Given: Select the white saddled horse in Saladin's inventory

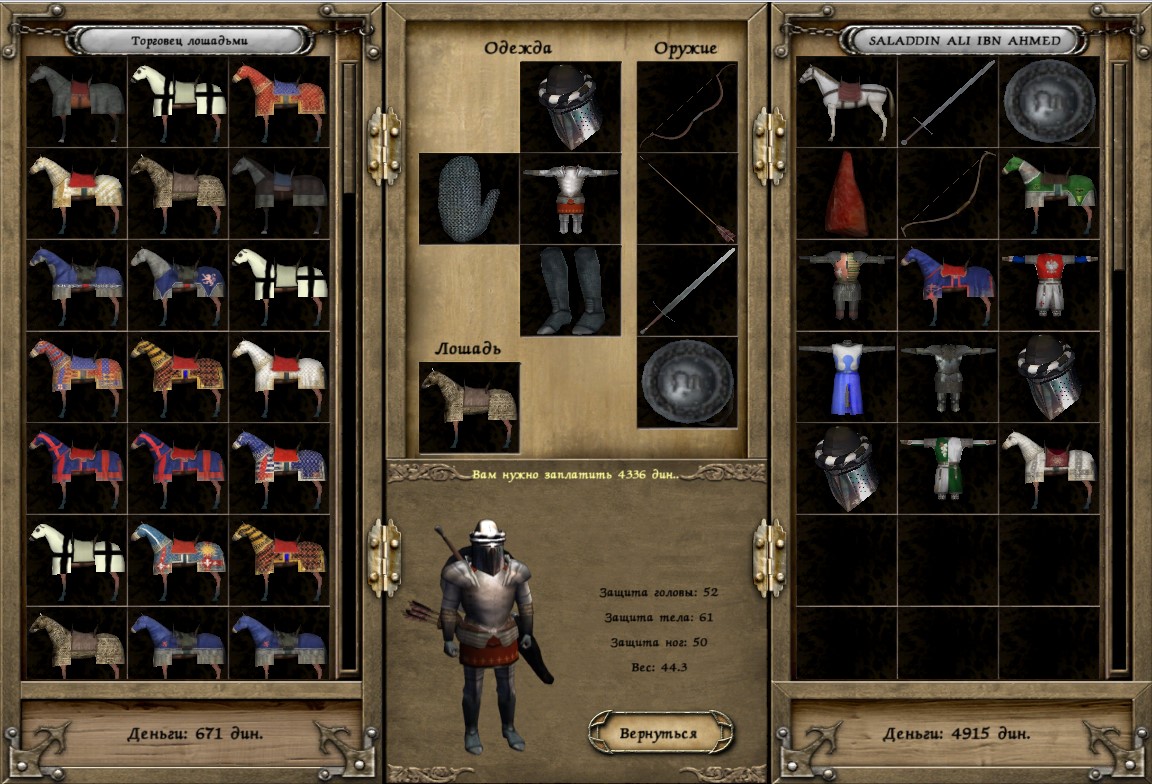Looking at the screenshot, I should pyautogui.click(x=846, y=102).
